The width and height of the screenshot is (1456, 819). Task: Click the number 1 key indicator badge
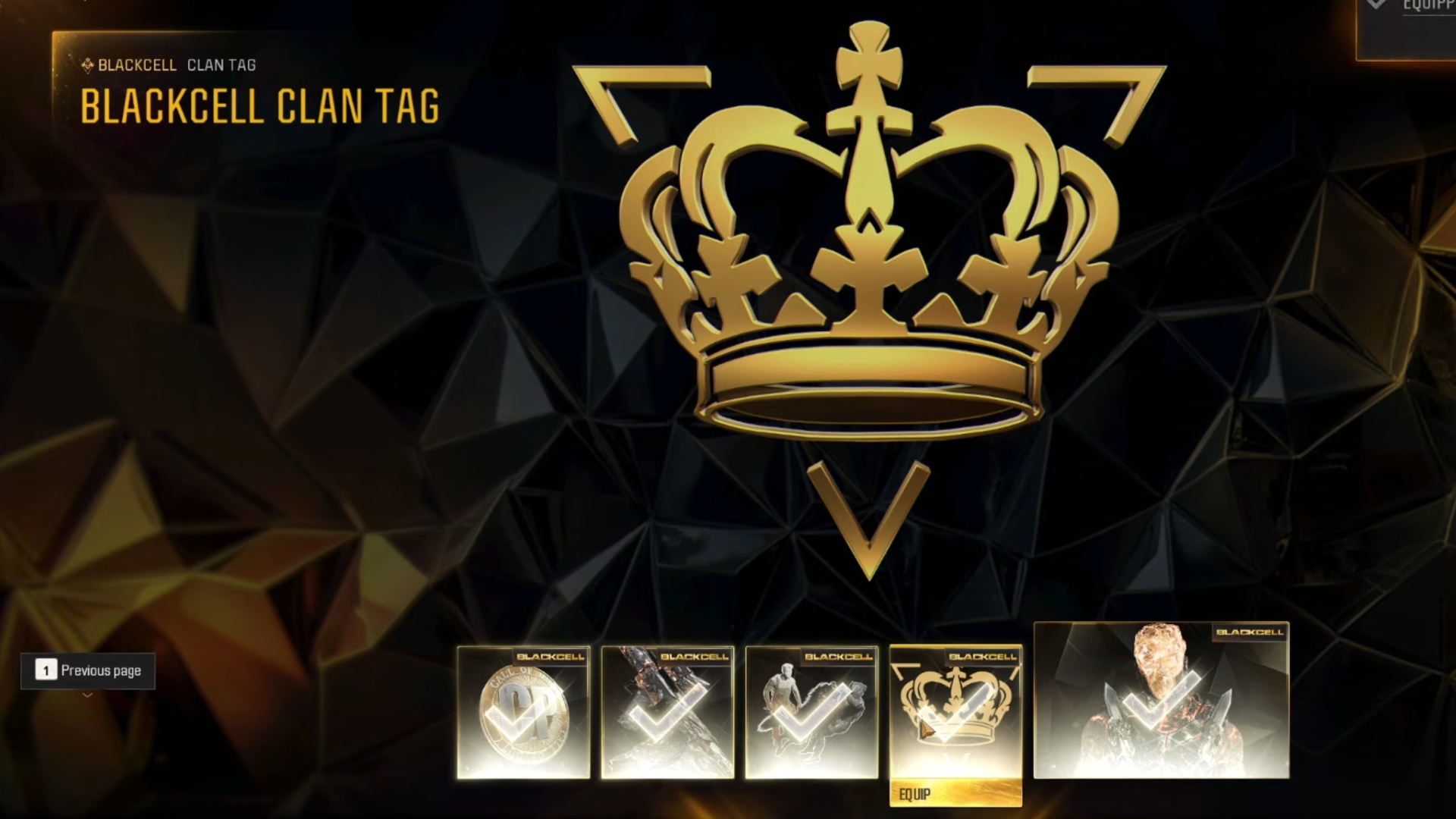click(x=46, y=670)
